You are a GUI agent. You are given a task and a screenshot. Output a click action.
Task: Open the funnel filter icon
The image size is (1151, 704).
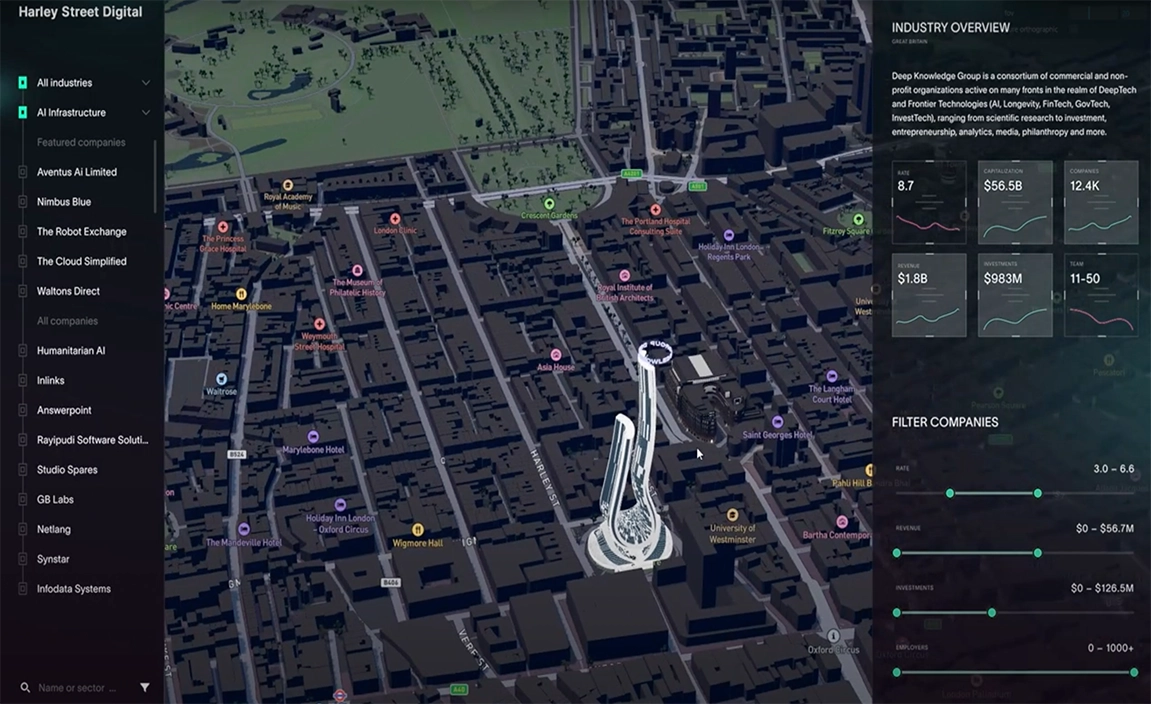pos(145,688)
